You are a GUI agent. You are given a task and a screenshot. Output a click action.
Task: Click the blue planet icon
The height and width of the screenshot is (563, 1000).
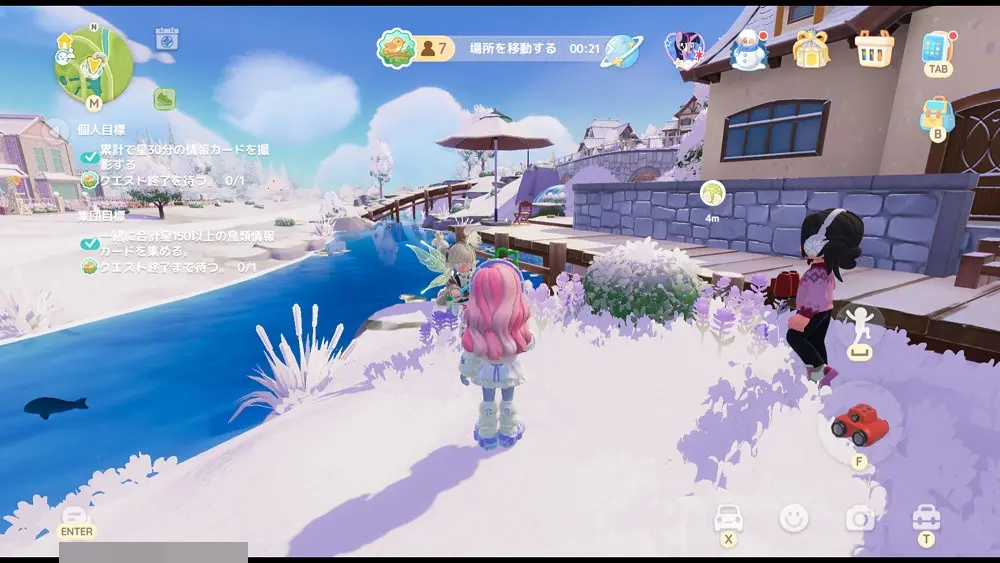pos(621,50)
